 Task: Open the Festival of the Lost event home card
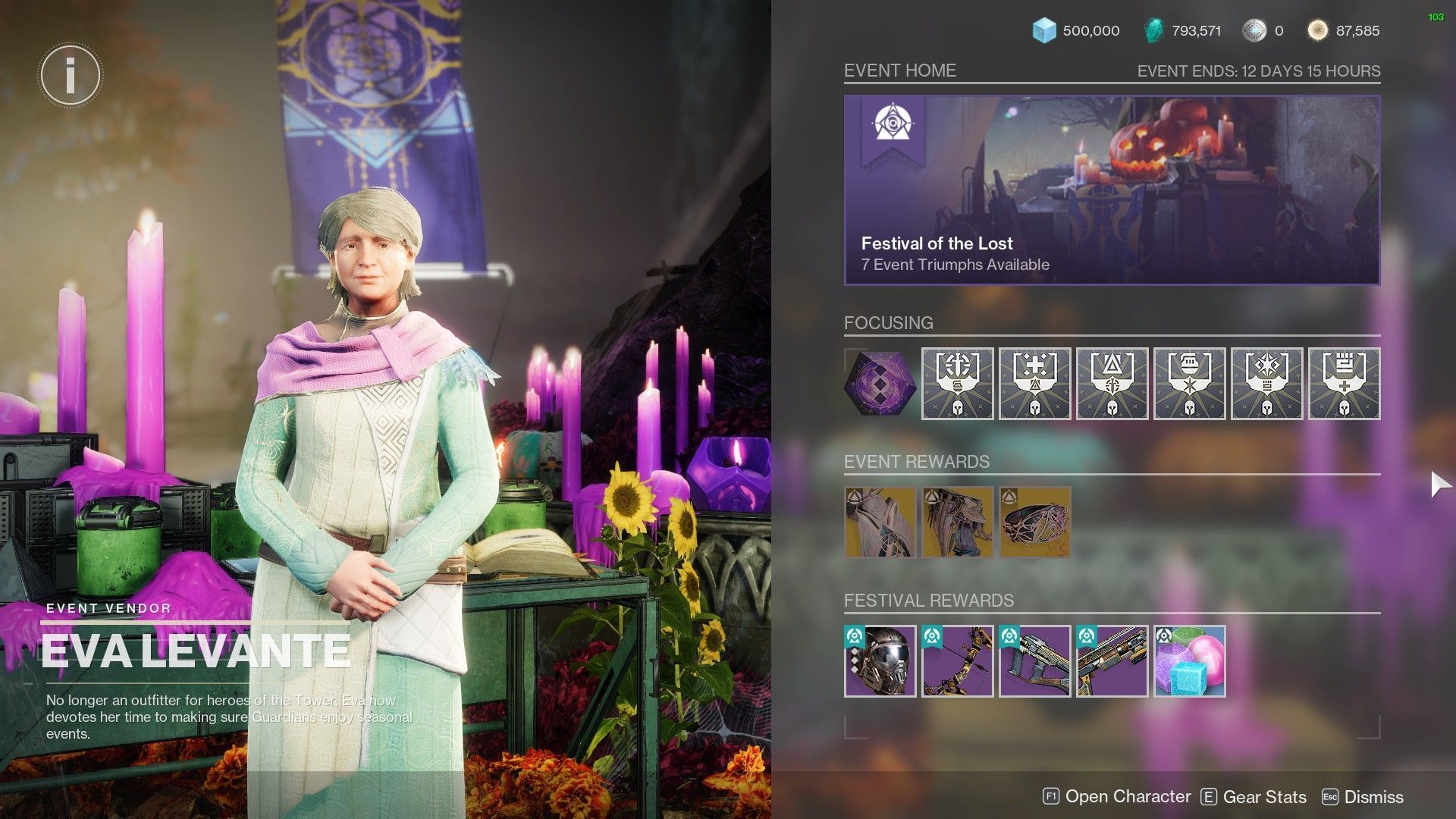(1112, 190)
